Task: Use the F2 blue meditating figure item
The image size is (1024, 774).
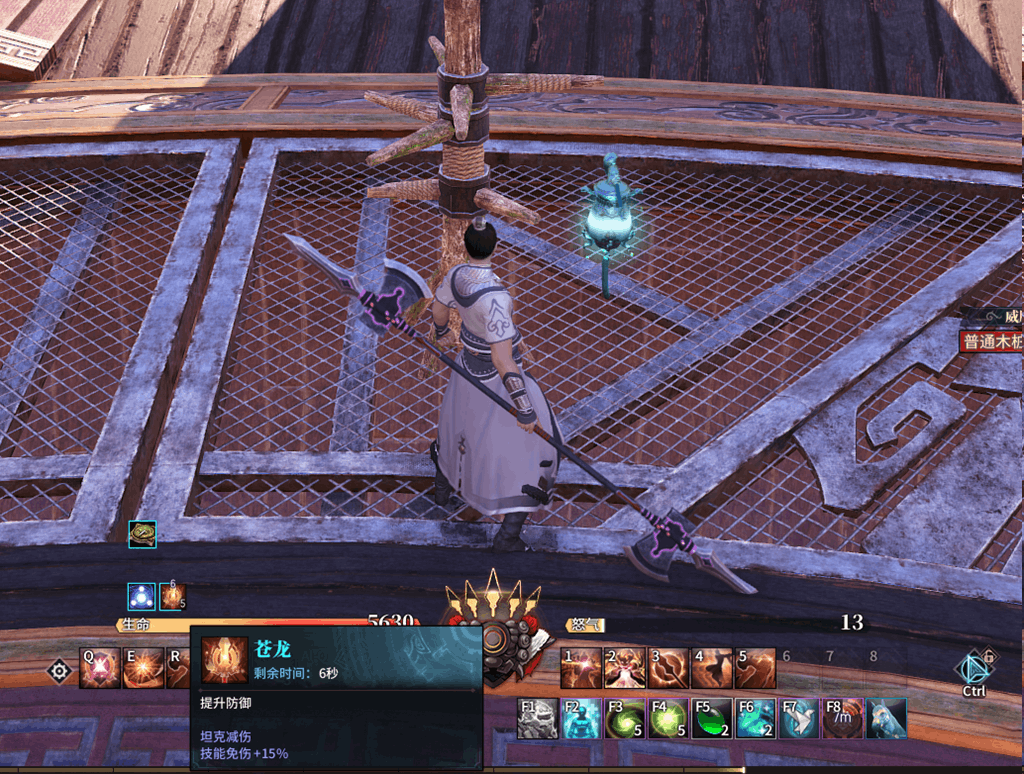Action: [x=581, y=718]
